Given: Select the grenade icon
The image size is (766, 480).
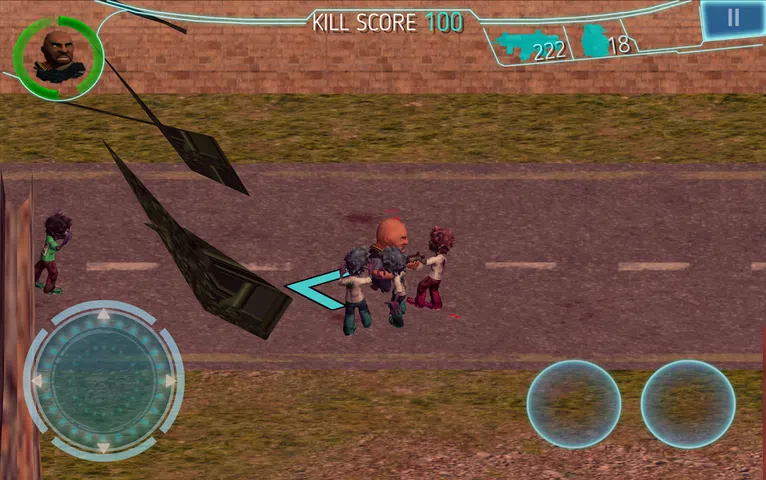Looking at the screenshot, I should (x=594, y=42).
